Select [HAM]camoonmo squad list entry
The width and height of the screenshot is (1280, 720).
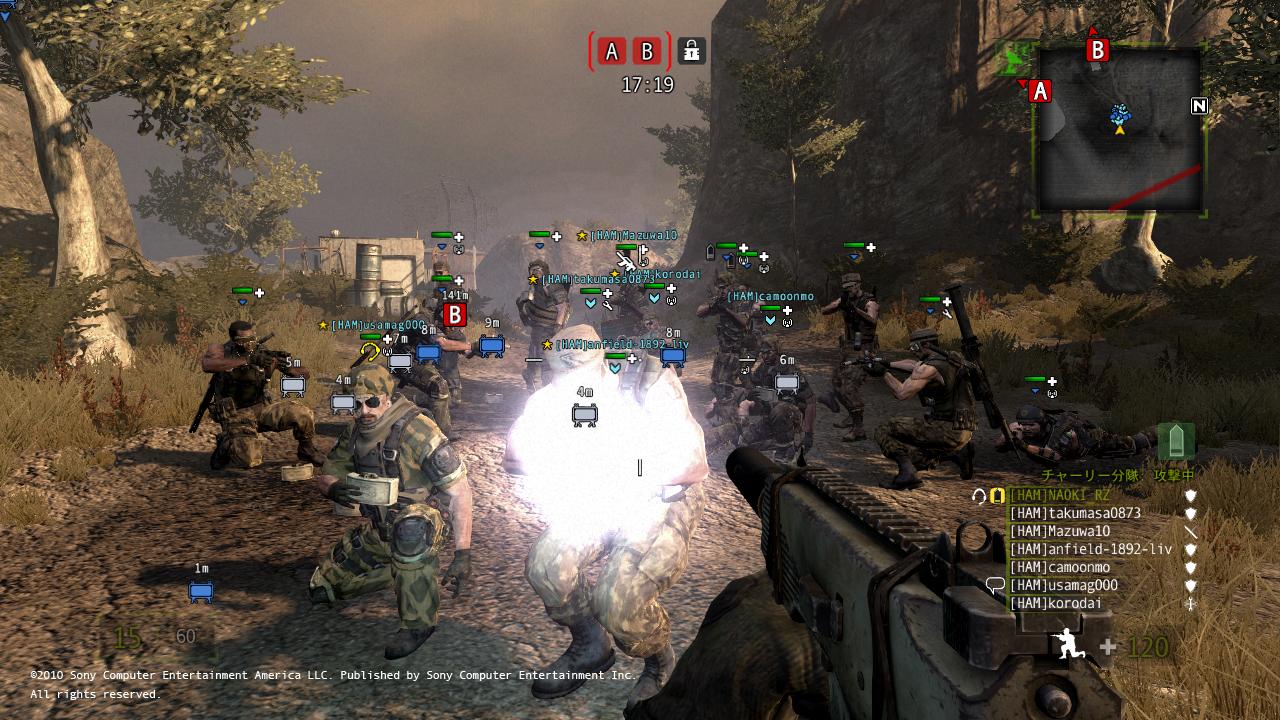coord(1059,567)
